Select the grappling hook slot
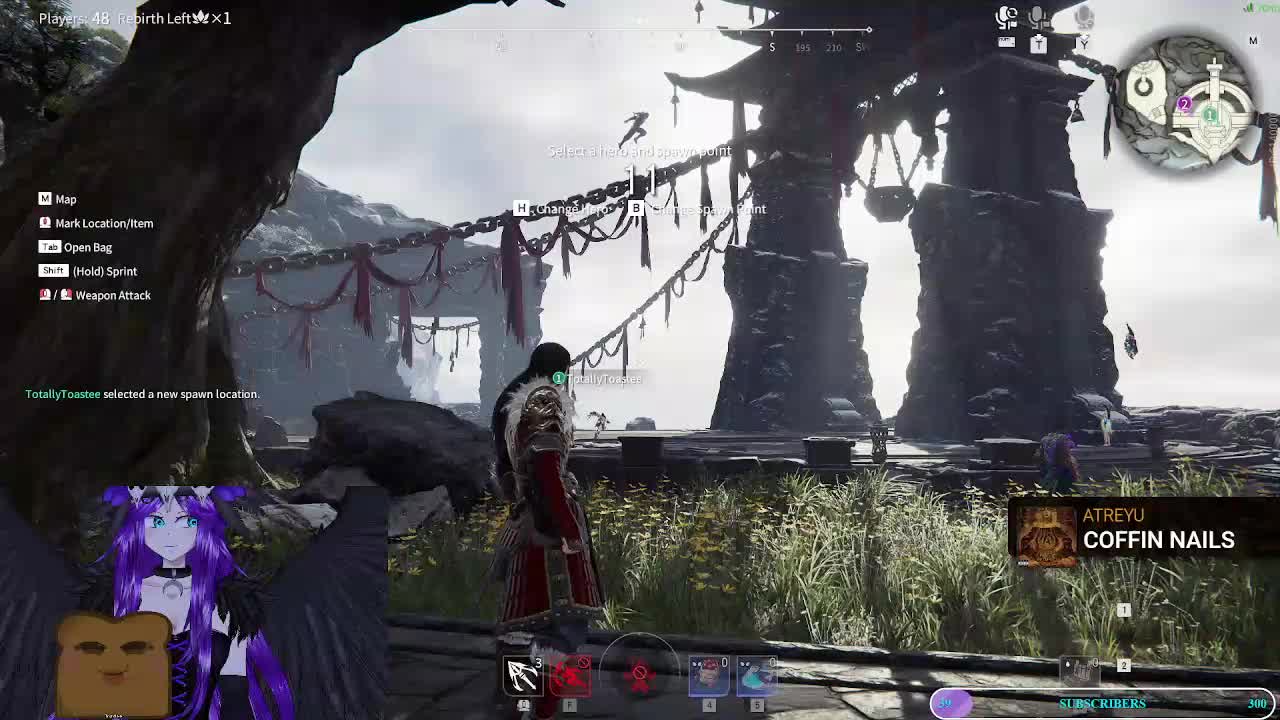1280x720 pixels. pos(522,676)
